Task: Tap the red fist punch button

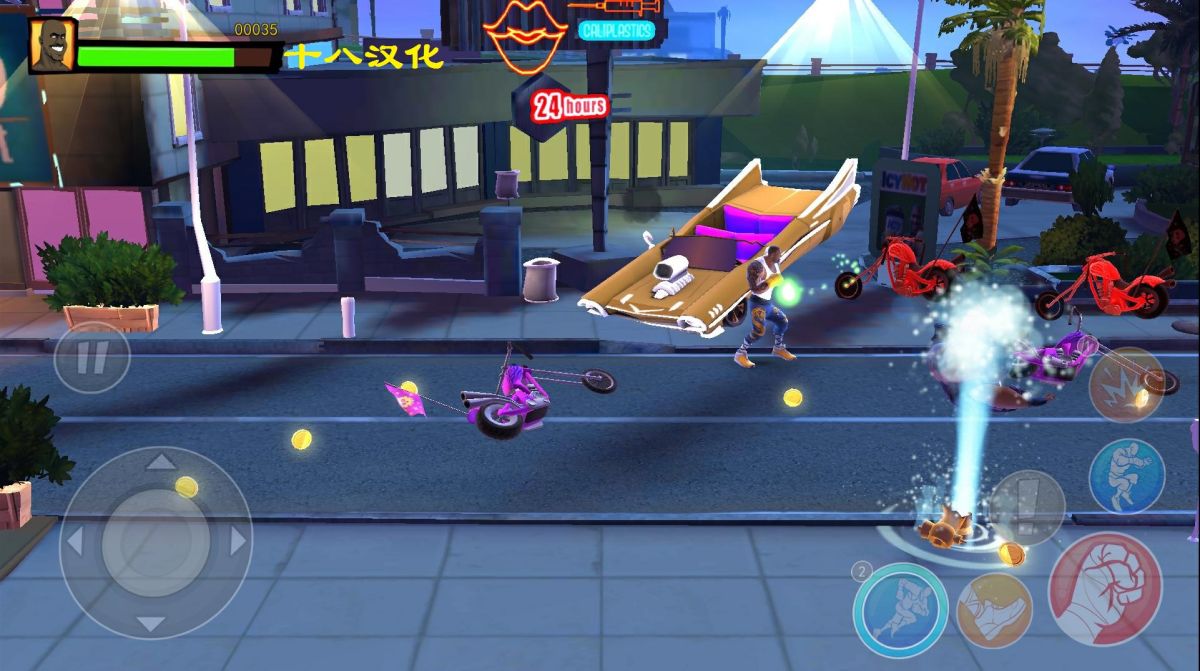Action: [x=1104, y=589]
